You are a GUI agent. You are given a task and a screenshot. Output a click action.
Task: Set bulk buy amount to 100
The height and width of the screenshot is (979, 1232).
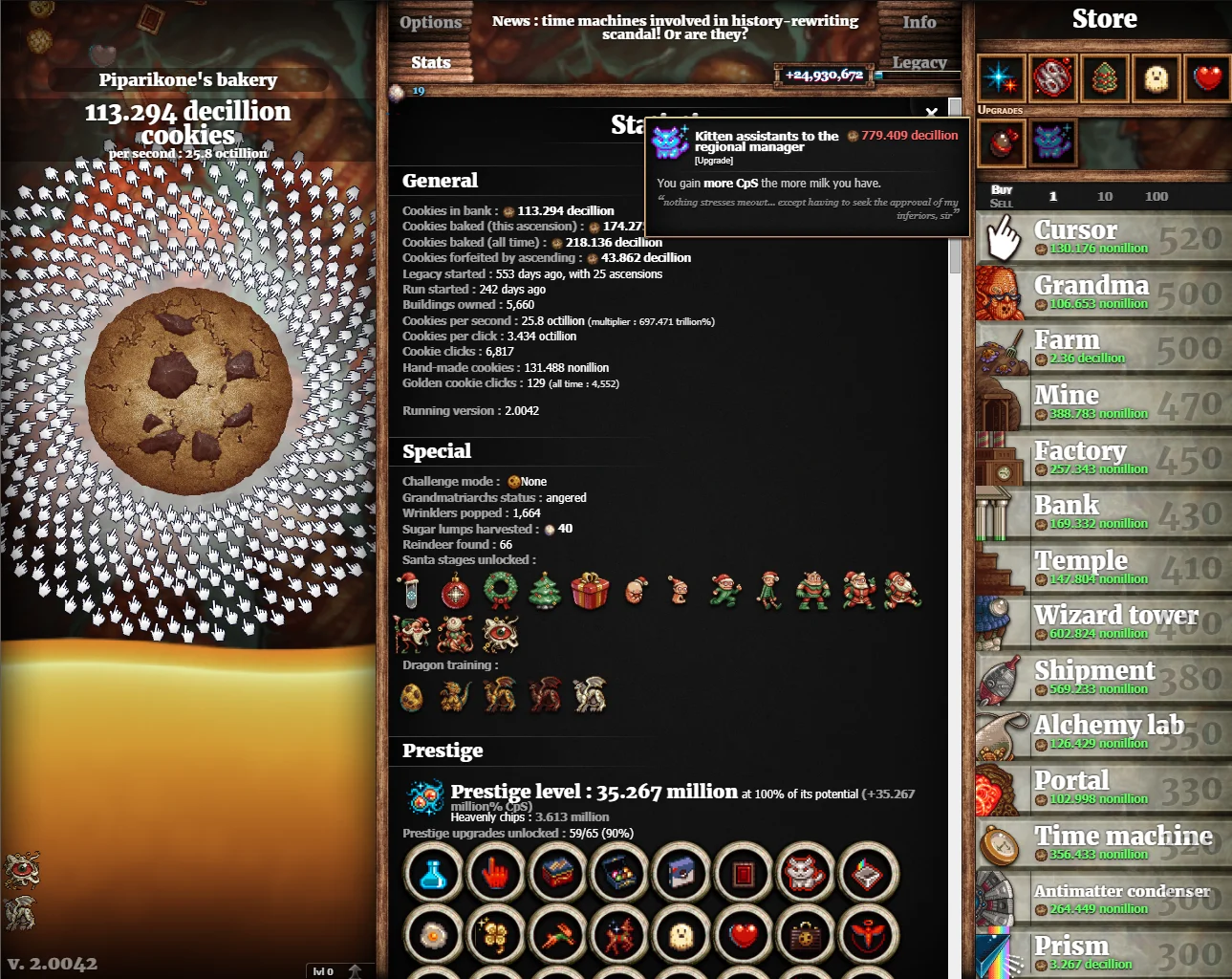[x=1156, y=196]
